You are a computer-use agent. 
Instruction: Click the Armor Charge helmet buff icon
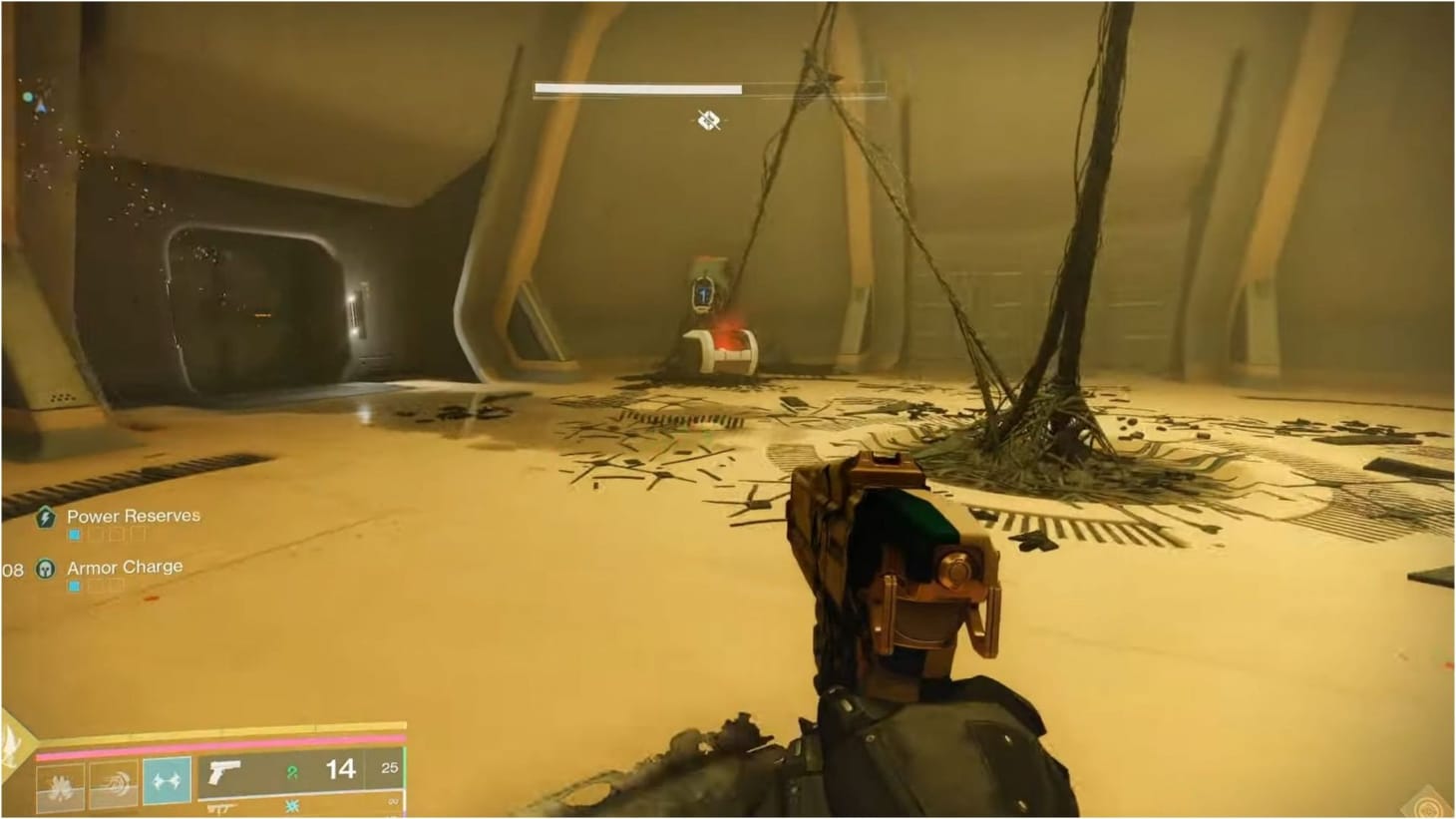click(46, 569)
